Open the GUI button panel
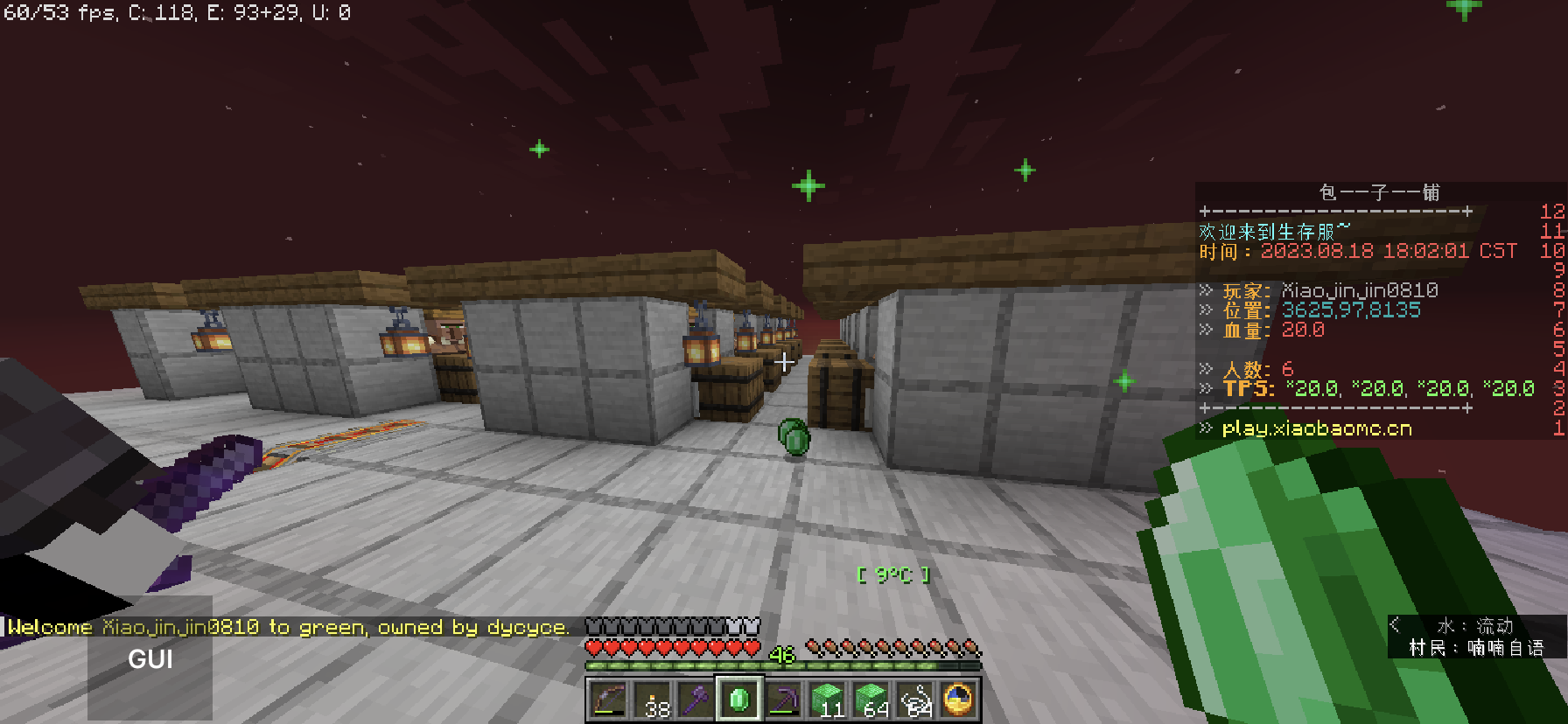1568x724 pixels. (150, 658)
